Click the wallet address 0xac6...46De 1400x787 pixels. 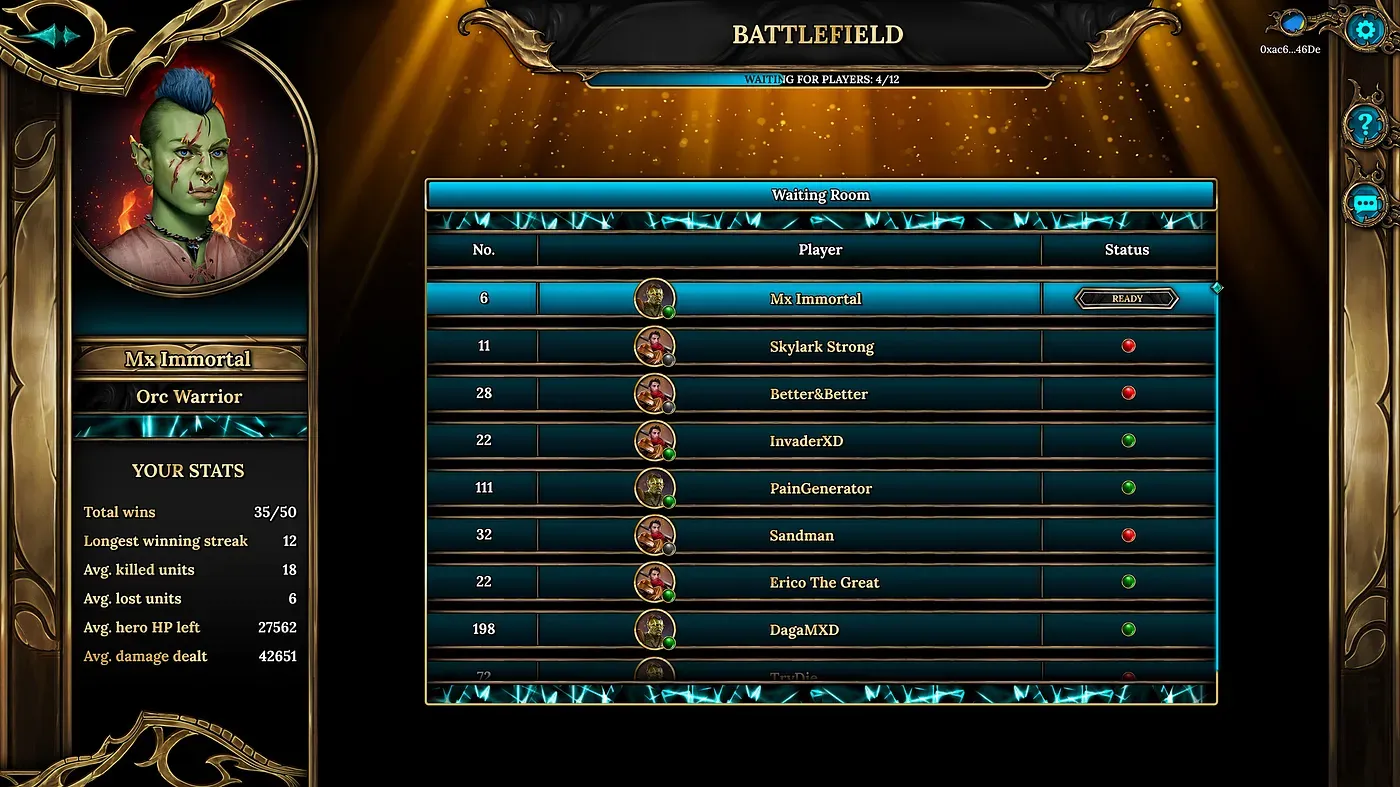1290,49
